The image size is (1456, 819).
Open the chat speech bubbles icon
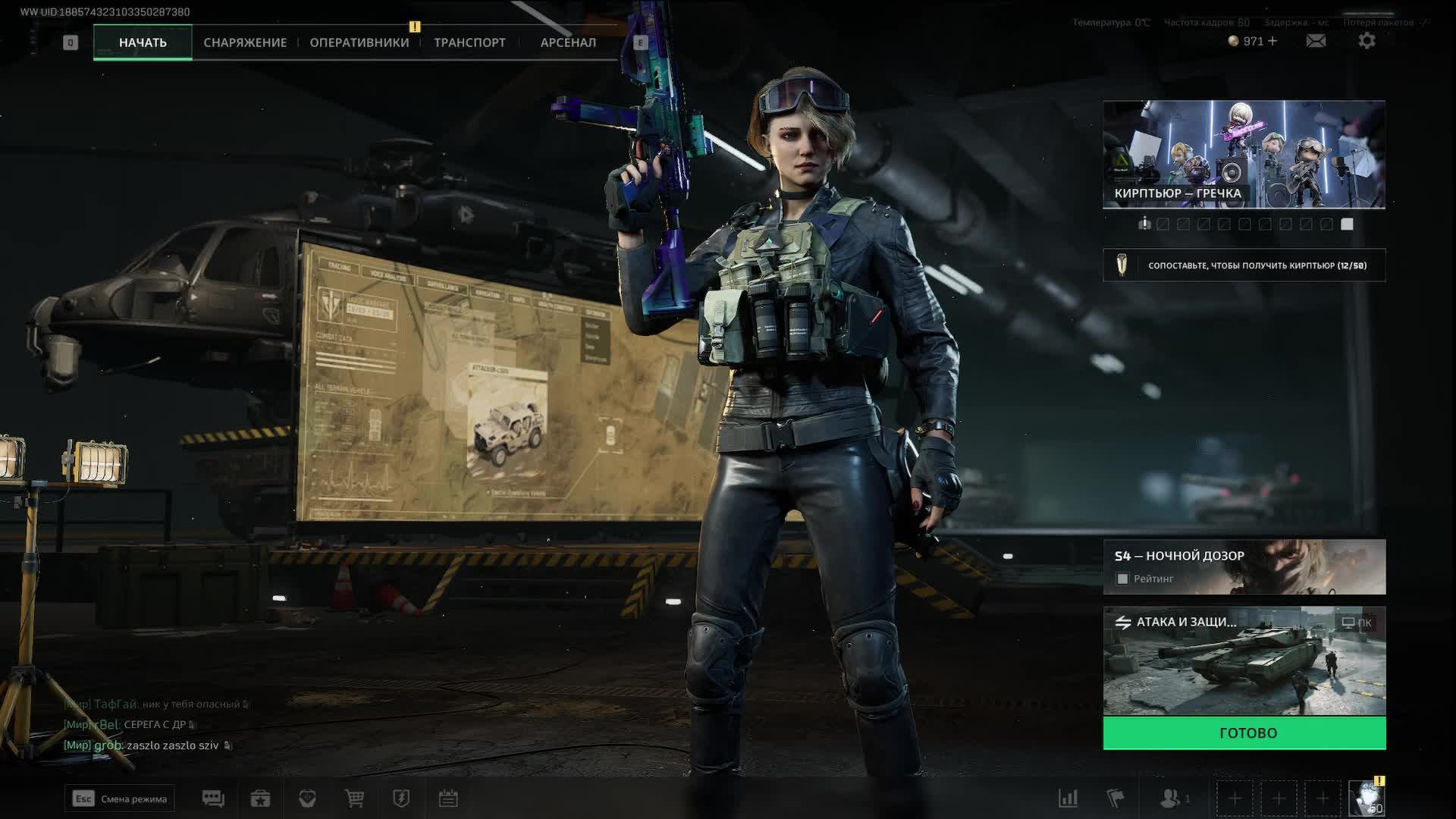(213, 798)
